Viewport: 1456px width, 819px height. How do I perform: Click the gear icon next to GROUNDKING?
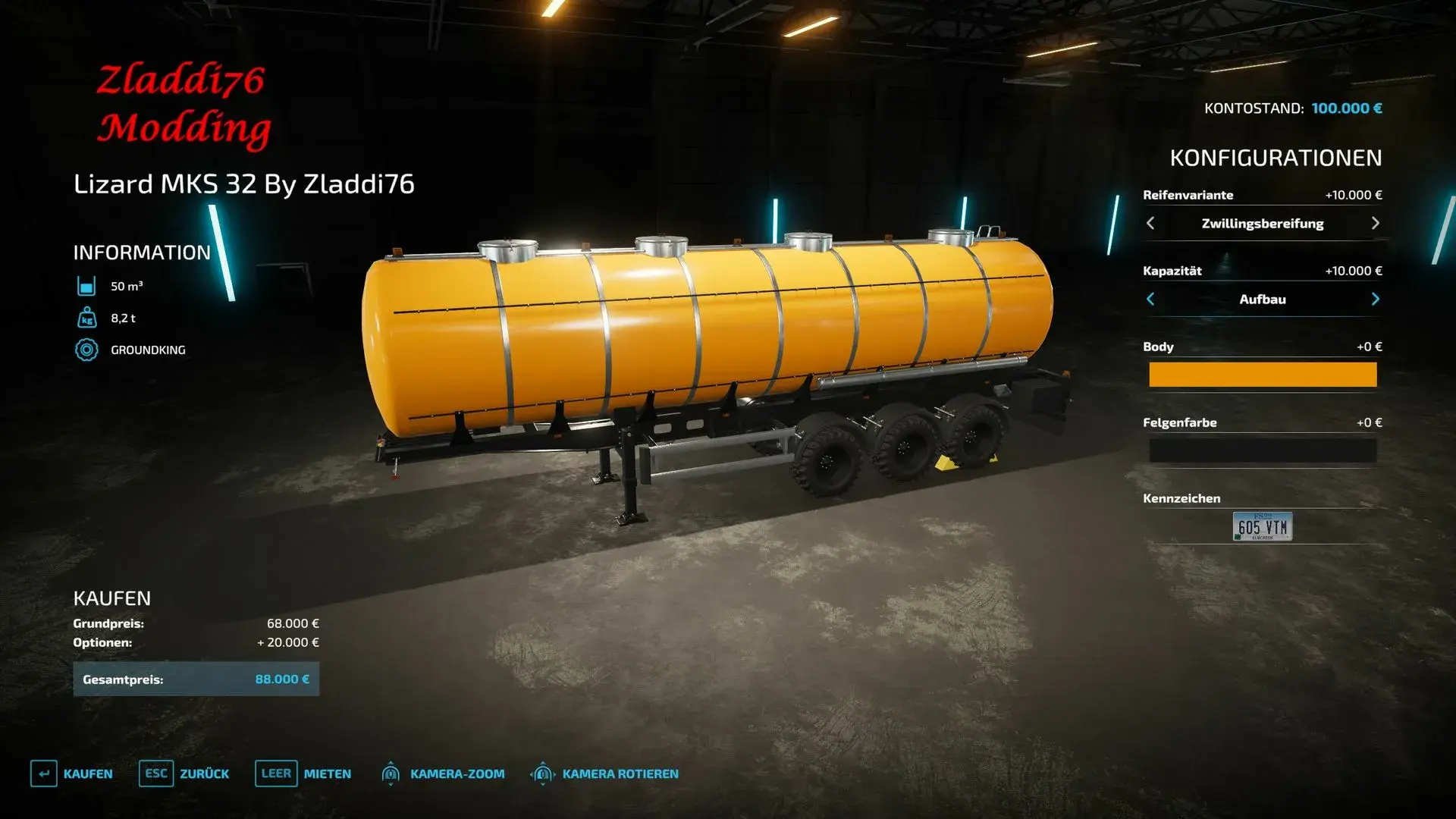point(86,350)
